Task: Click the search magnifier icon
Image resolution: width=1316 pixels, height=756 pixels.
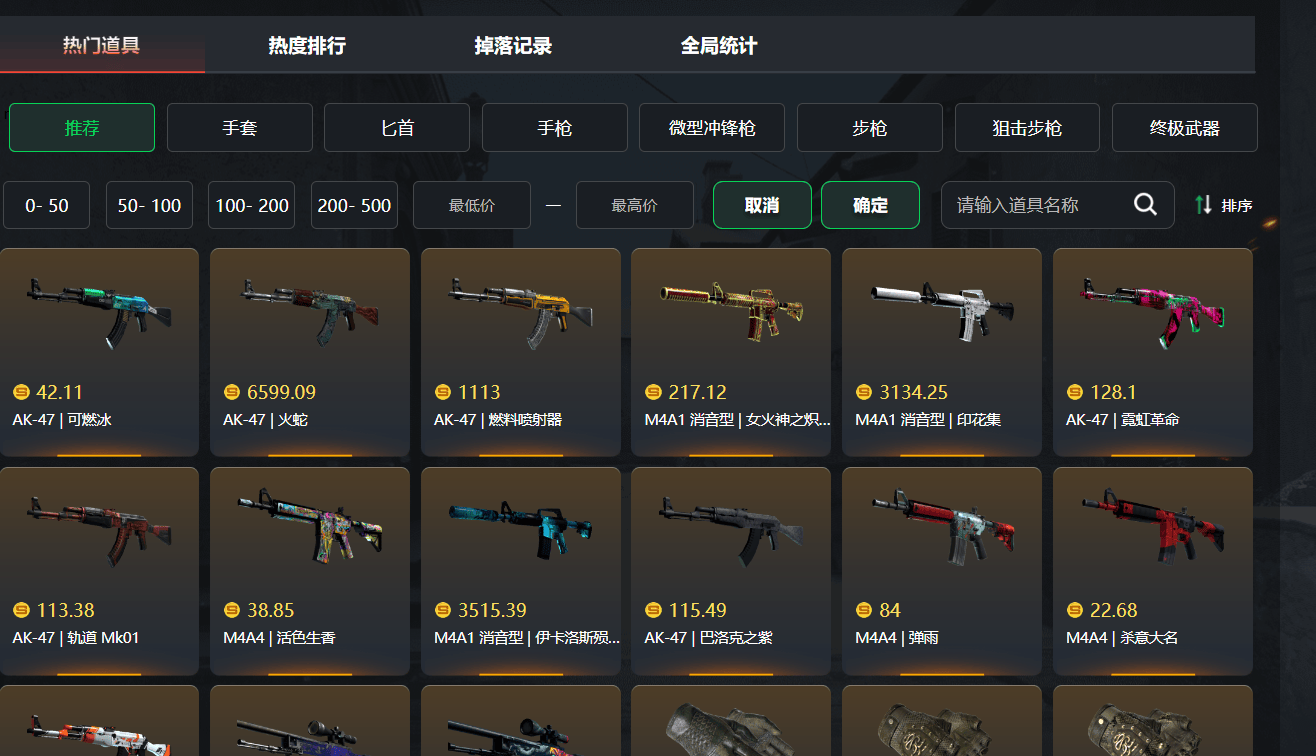Action: pos(1144,204)
